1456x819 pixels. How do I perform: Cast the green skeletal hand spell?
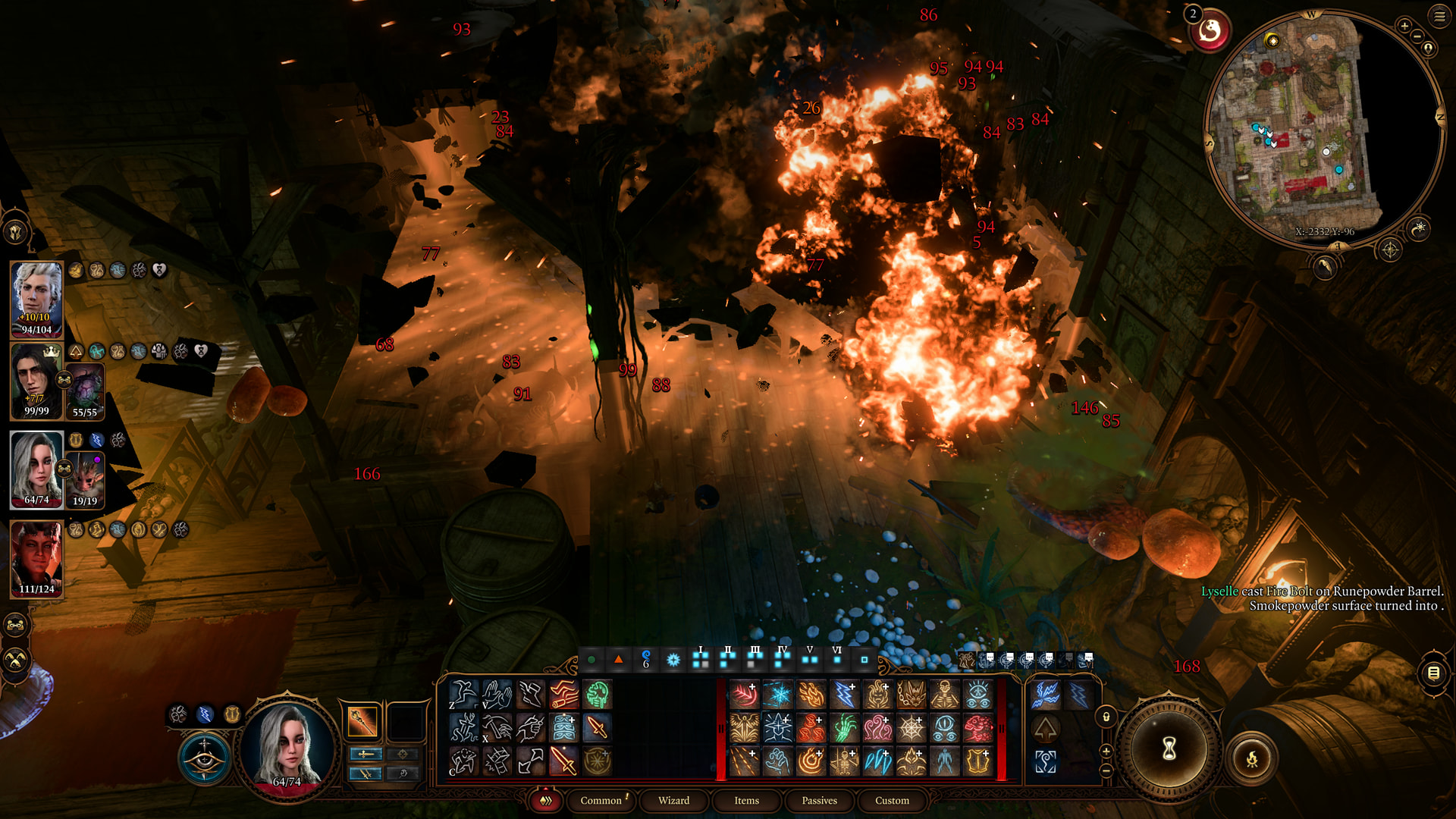click(845, 728)
